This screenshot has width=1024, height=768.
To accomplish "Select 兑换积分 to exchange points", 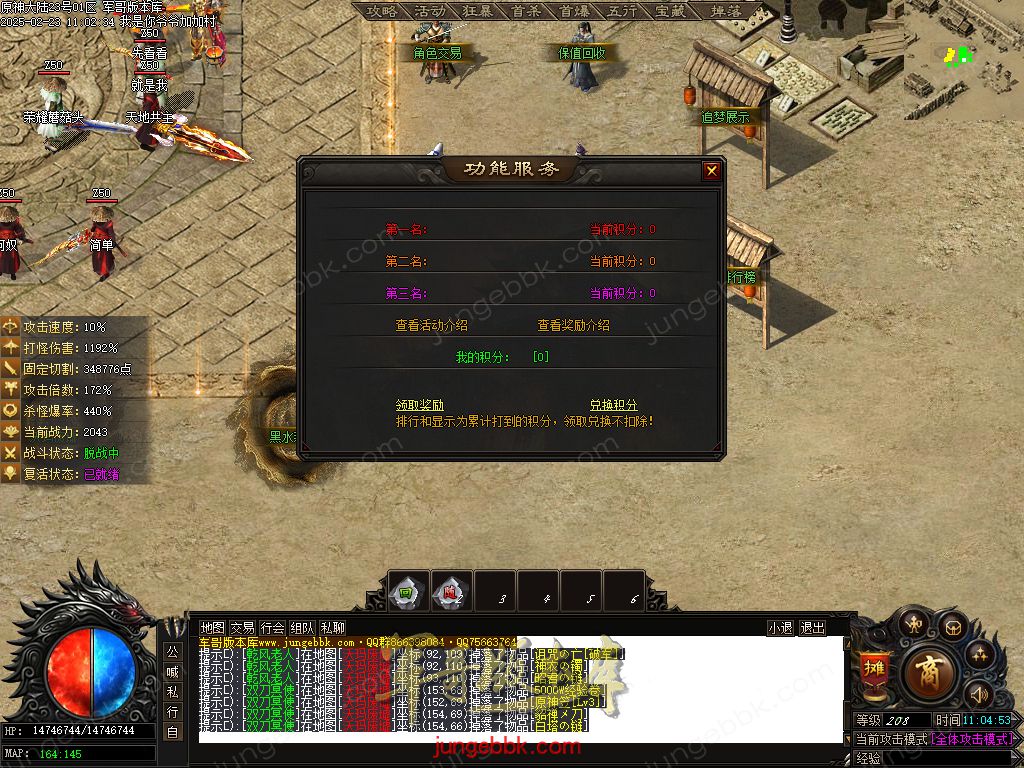I will coord(613,405).
